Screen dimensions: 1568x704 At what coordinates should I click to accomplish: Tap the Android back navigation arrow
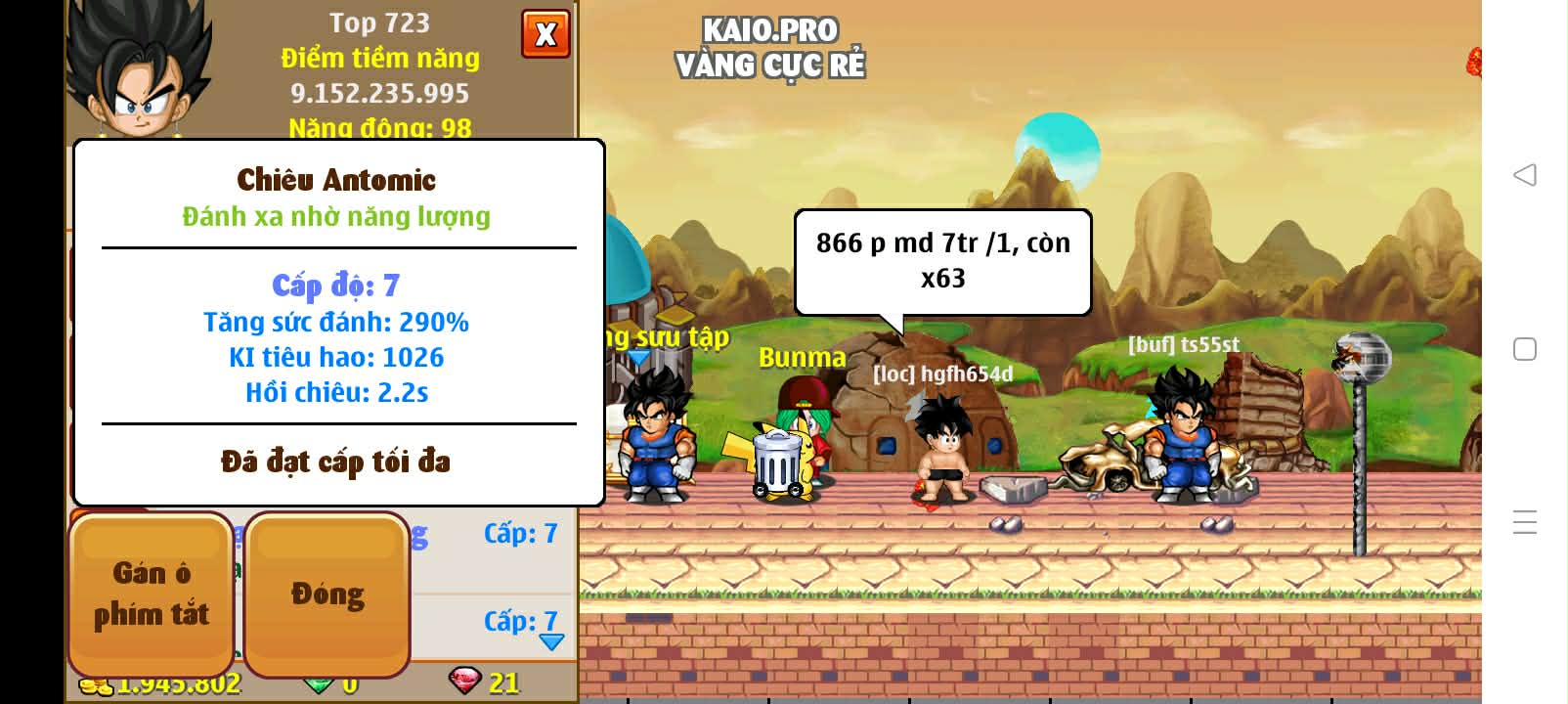pos(1523,174)
